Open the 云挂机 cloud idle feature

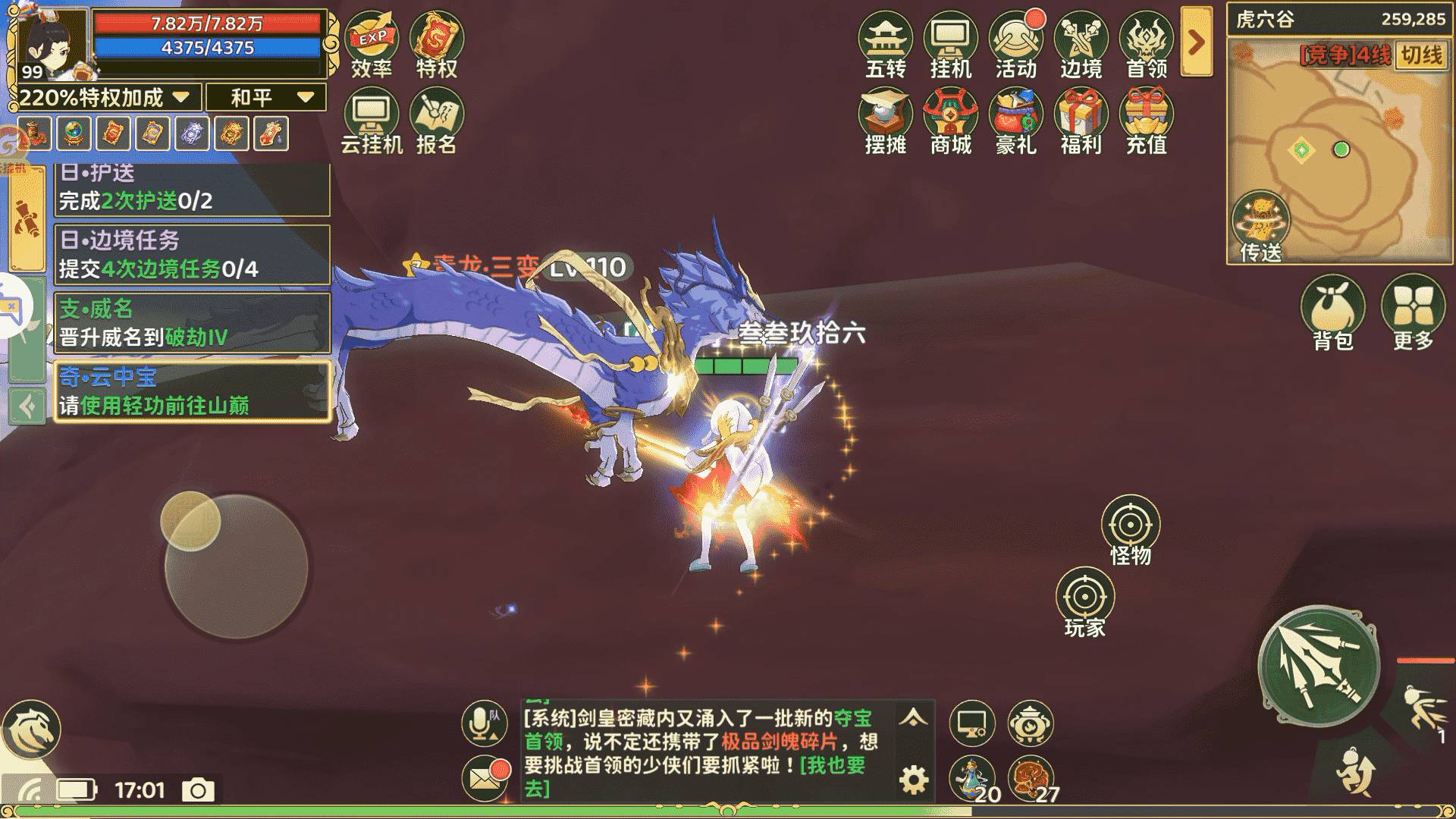(372, 118)
